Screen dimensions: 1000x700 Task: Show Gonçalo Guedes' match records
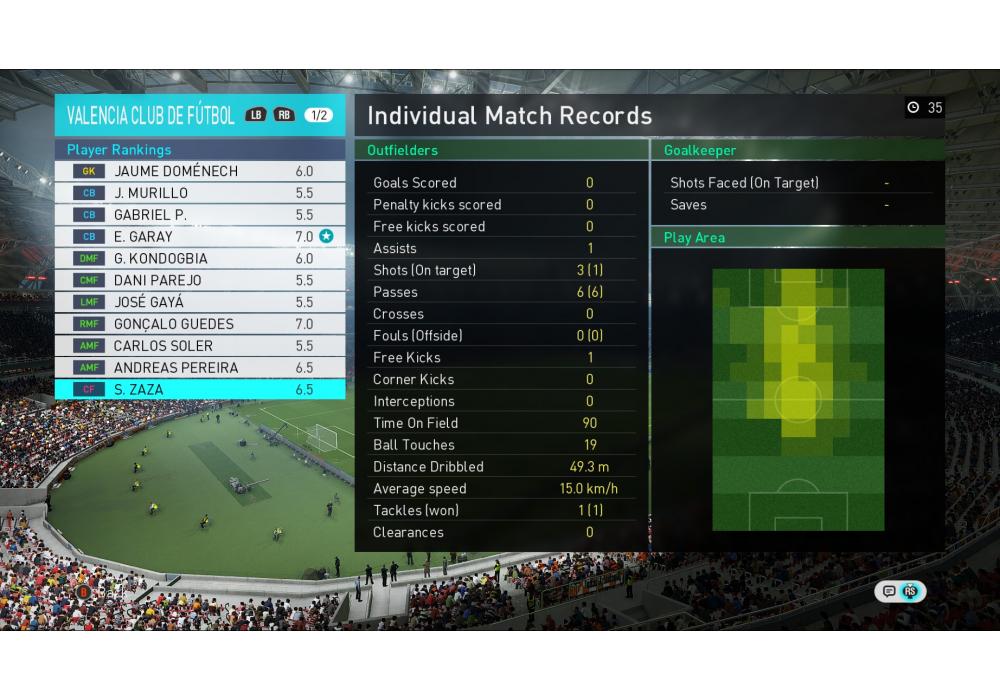pyautogui.click(x=200, y=324)
